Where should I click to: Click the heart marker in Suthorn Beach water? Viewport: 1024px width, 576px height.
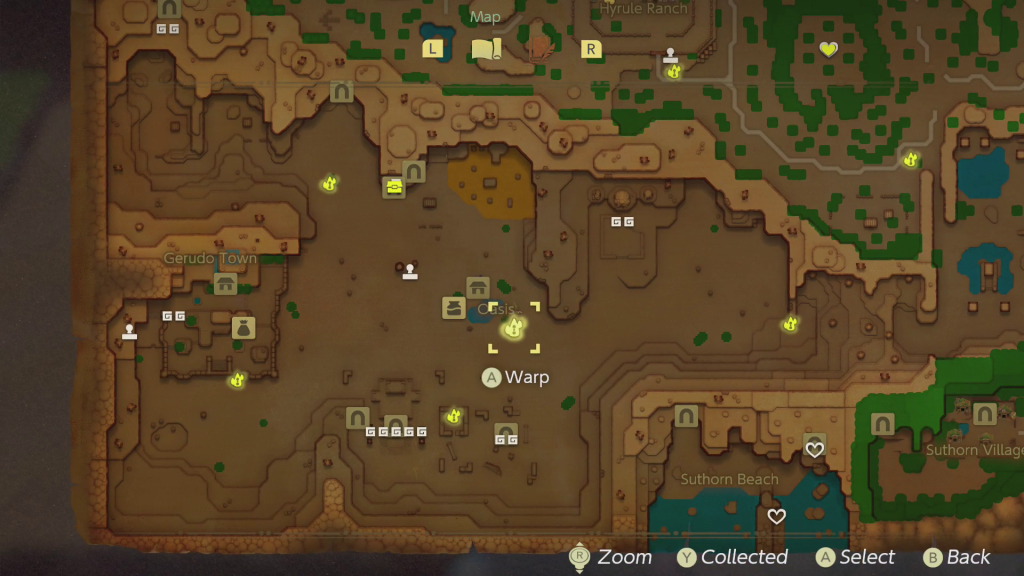click(776, 516)
